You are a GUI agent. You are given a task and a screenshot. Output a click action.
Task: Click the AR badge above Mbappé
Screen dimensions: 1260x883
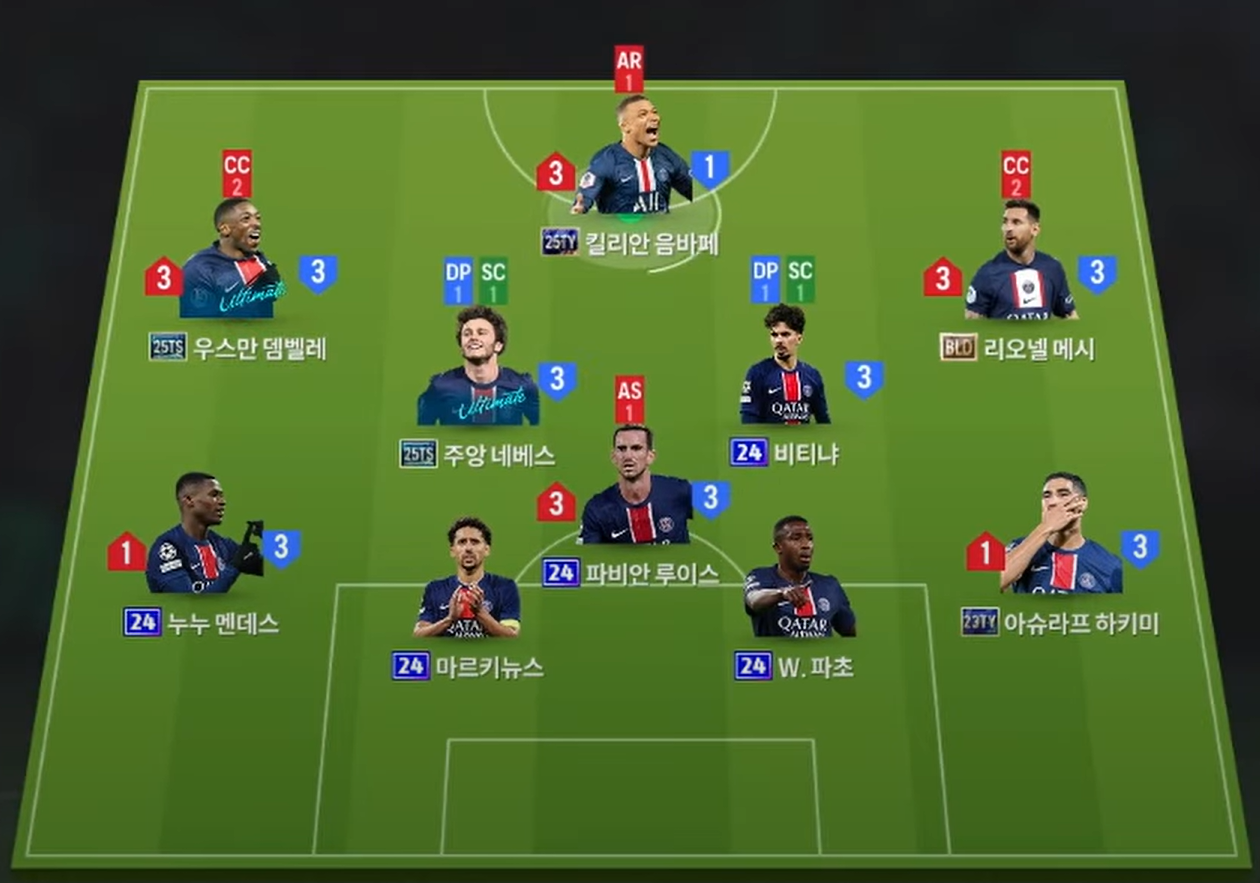click(629, 69)
